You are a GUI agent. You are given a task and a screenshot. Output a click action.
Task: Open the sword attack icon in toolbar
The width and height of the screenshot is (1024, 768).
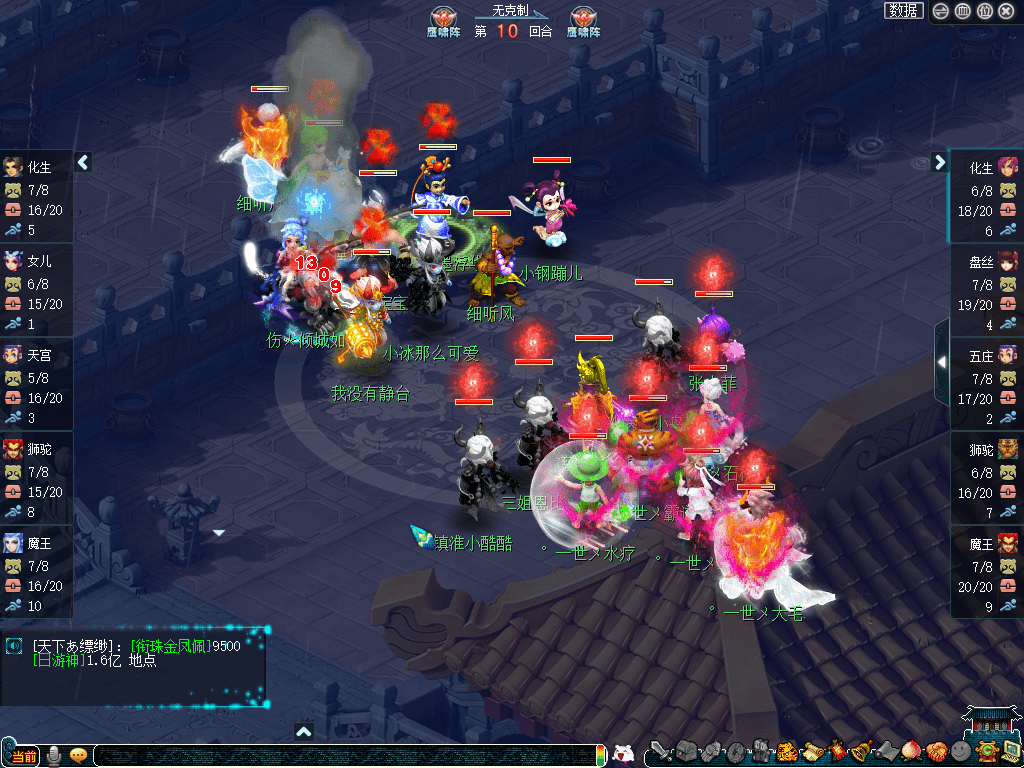pyautogui.click(x=660, y=751)
